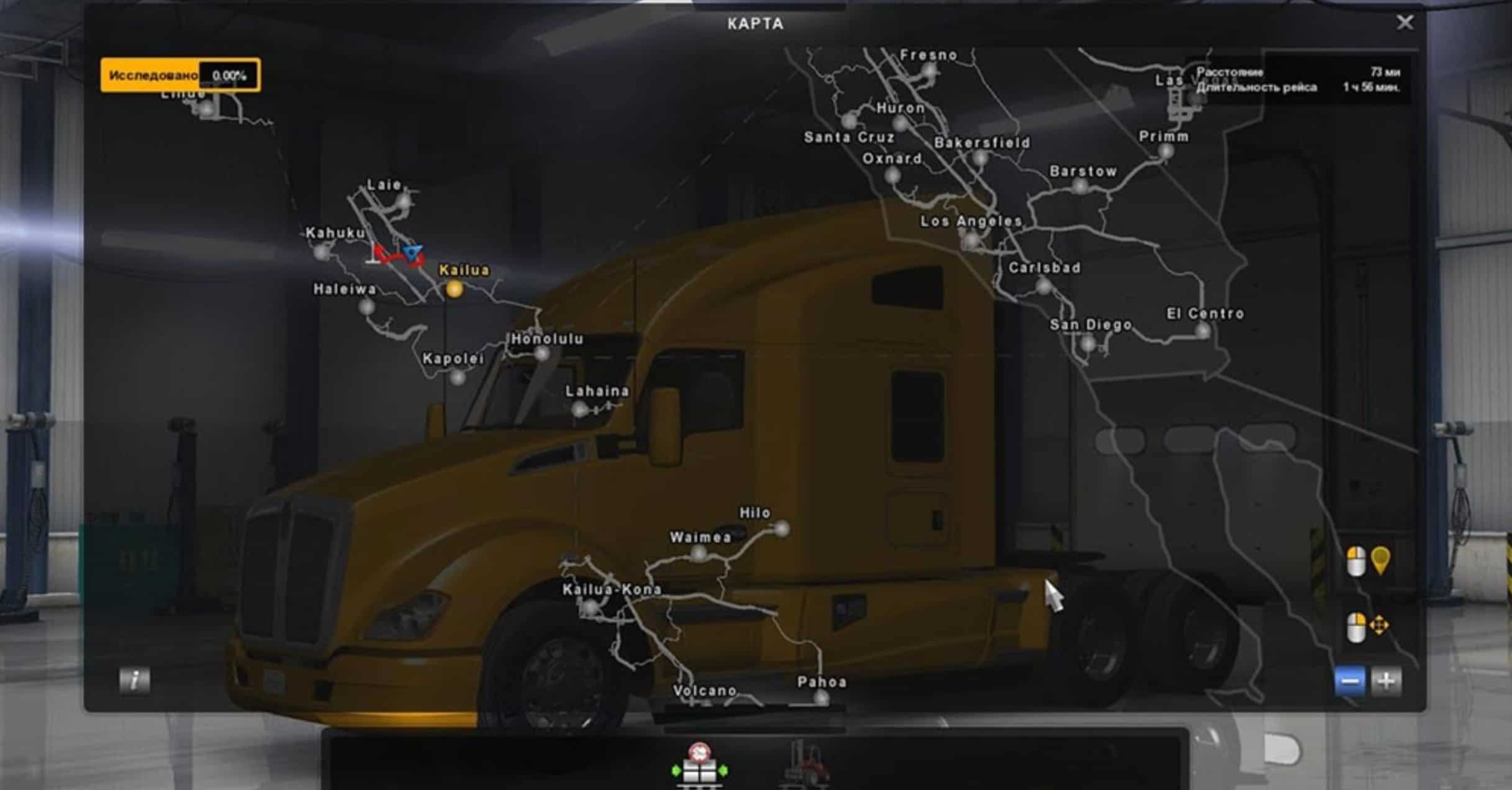Screen dimensions: 1512x790
Task: Select the Kailua city marker
Action: coord(455,289)
